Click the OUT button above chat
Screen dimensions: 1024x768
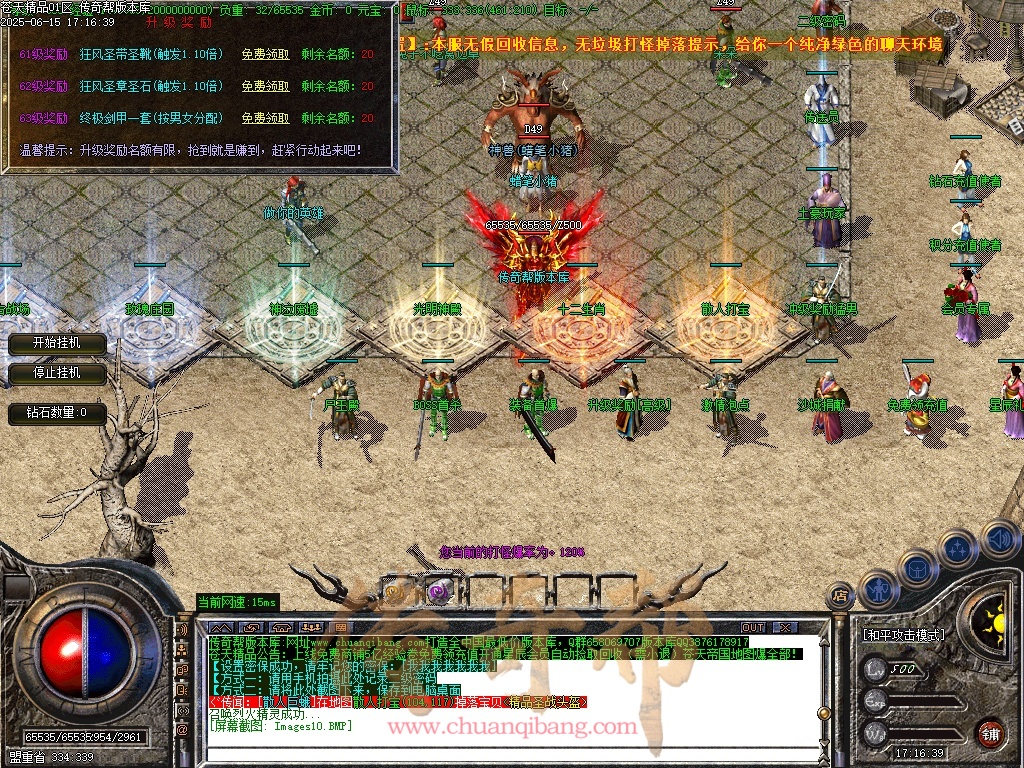click(752, 627)
